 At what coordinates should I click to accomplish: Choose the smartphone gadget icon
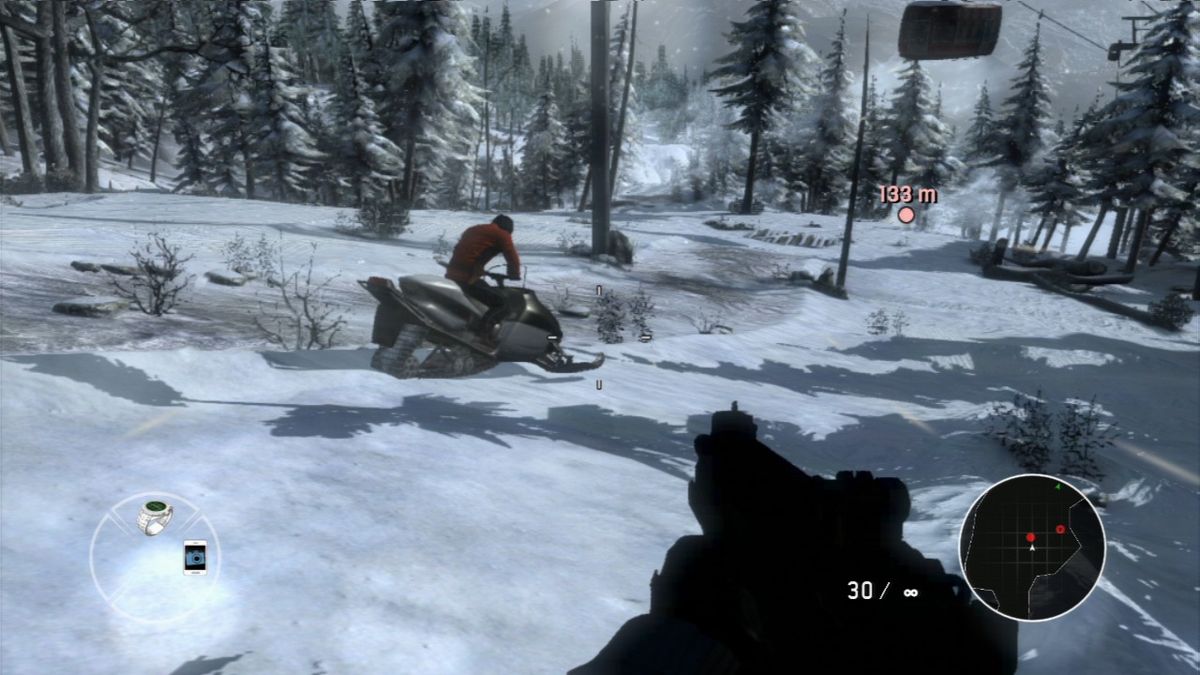click(194, 556)
